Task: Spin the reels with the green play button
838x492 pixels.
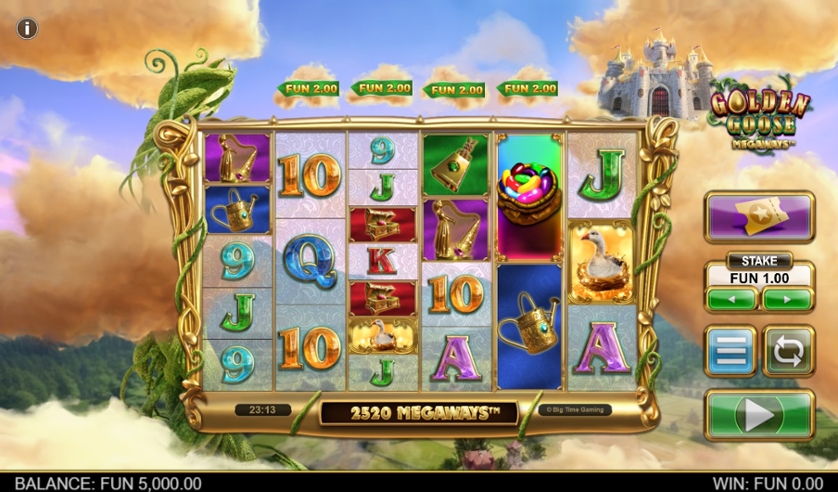Action: [760, 415]
